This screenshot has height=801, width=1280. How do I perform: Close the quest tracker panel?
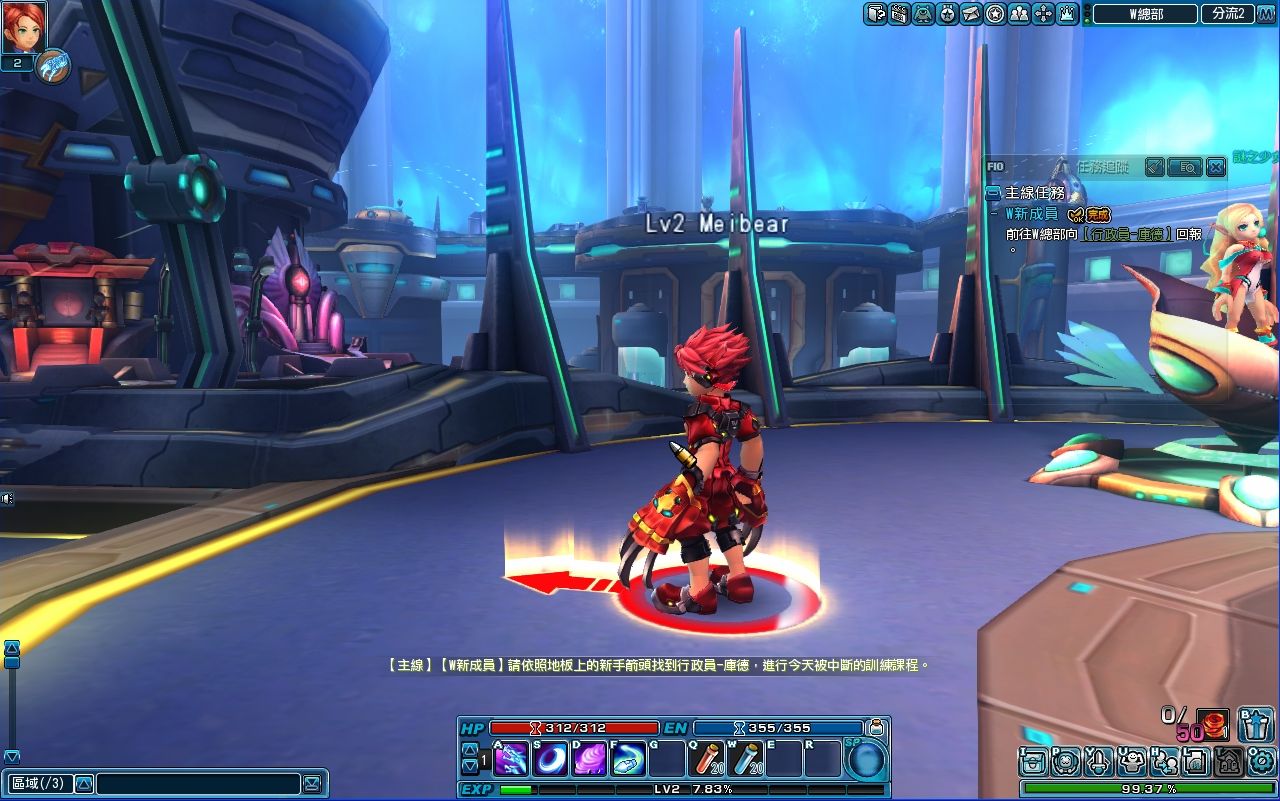click(1215, 167)
